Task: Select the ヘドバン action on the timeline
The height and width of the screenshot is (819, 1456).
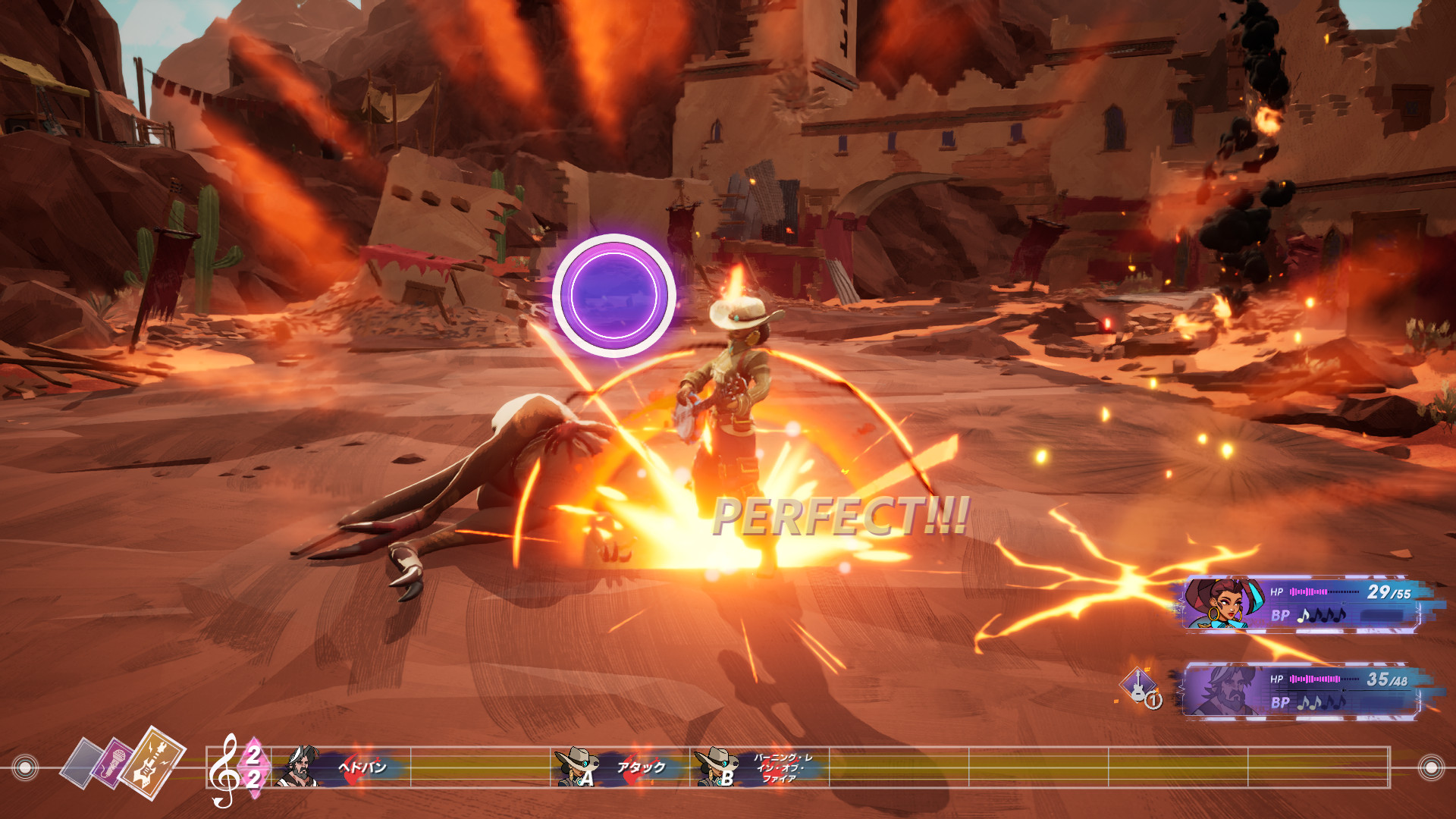Action: [341, 767]
